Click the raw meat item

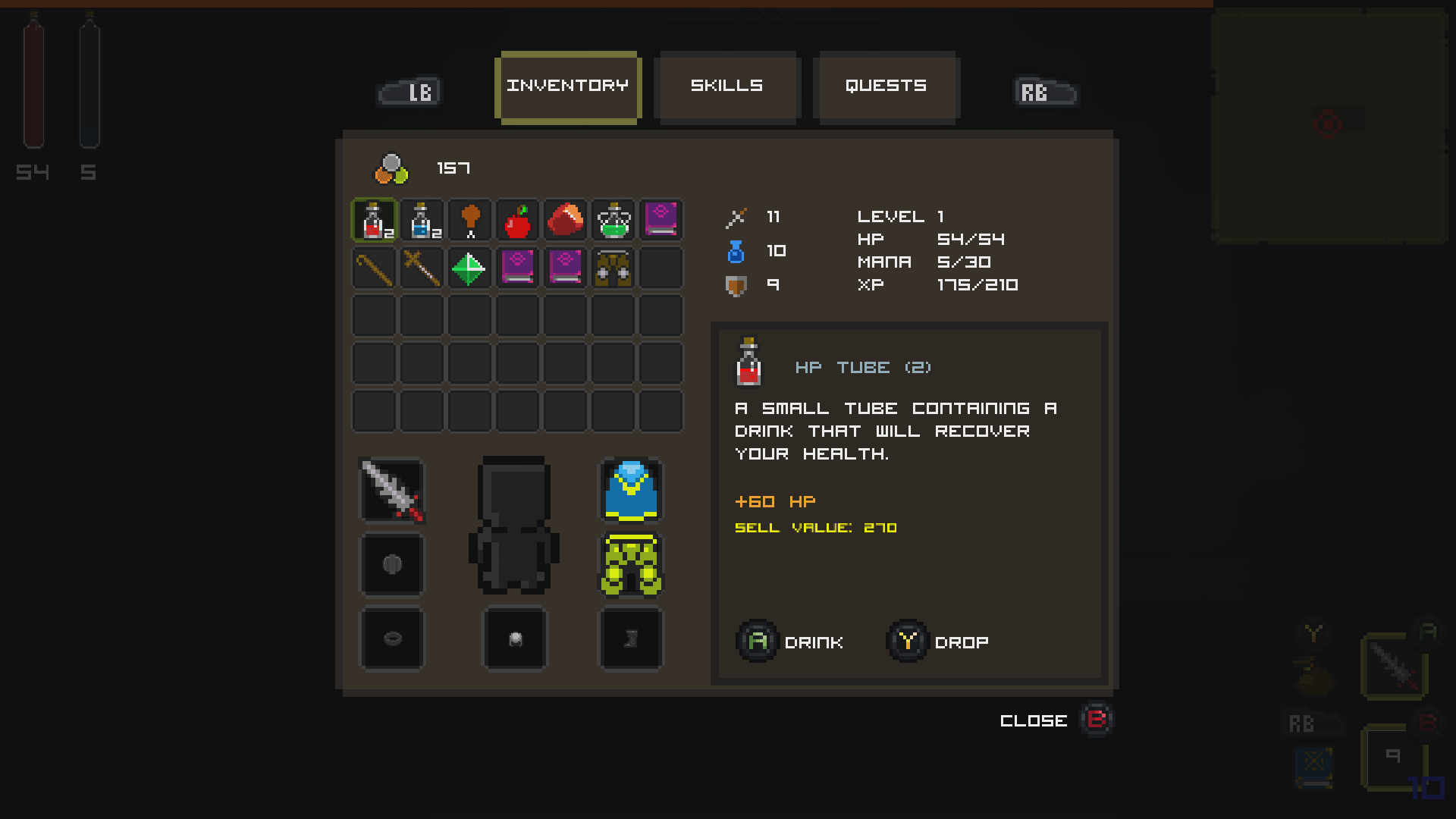565,220
